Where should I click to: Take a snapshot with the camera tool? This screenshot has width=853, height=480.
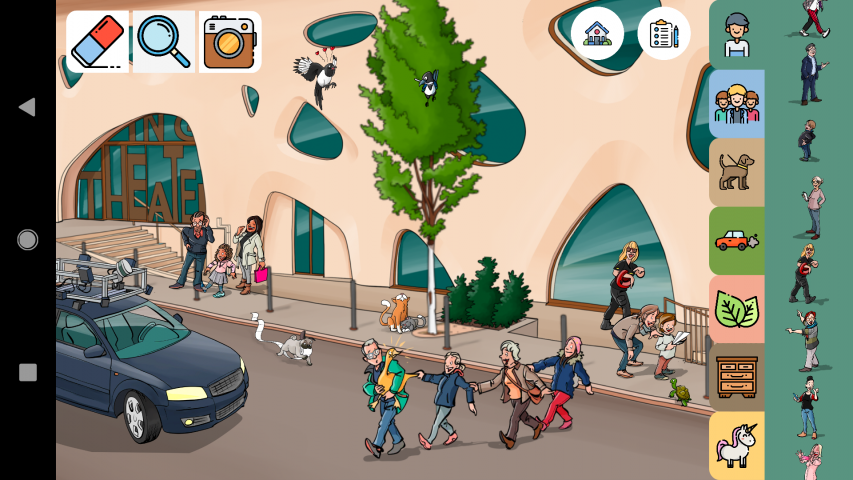tap(229, 42)
